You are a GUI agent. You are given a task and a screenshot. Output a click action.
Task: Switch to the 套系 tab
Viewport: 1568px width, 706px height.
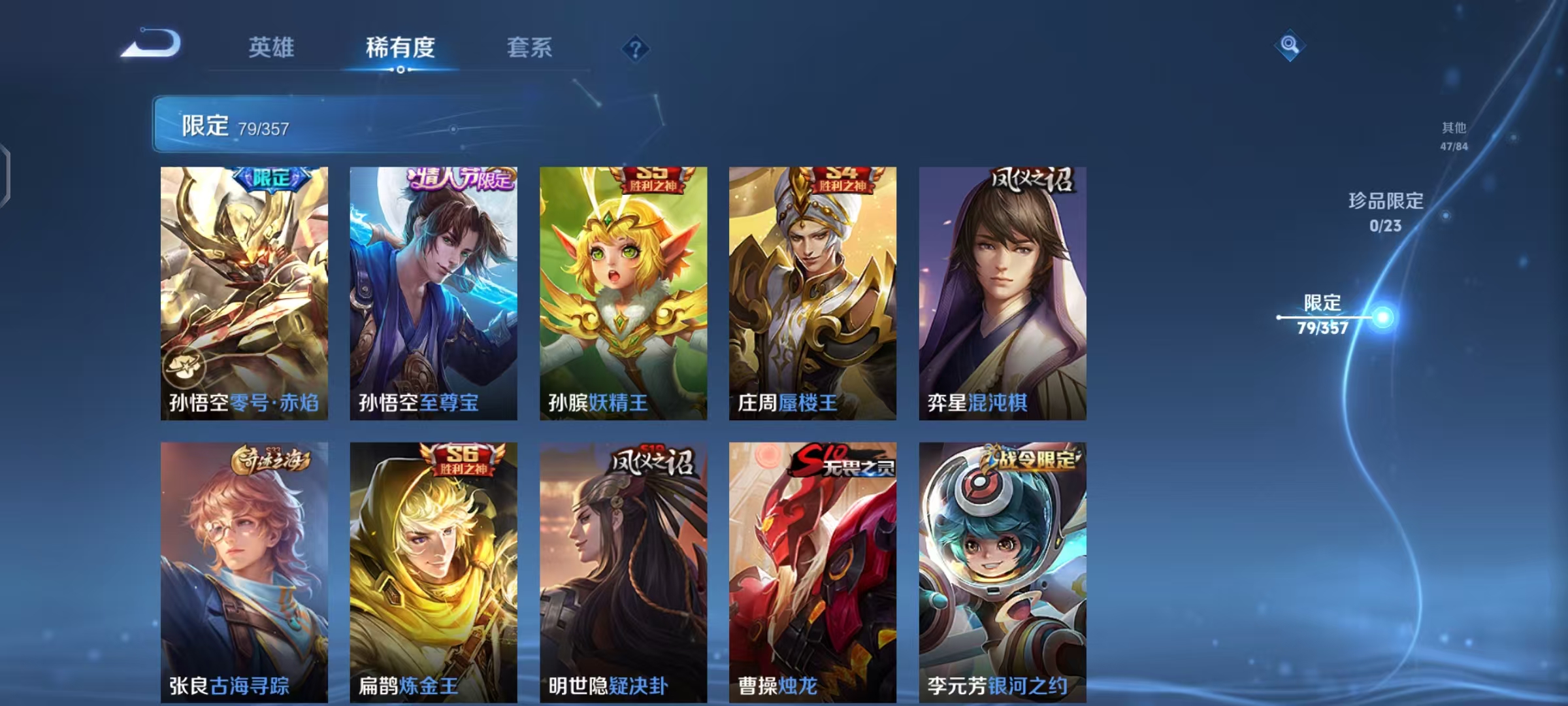point(529,47)
